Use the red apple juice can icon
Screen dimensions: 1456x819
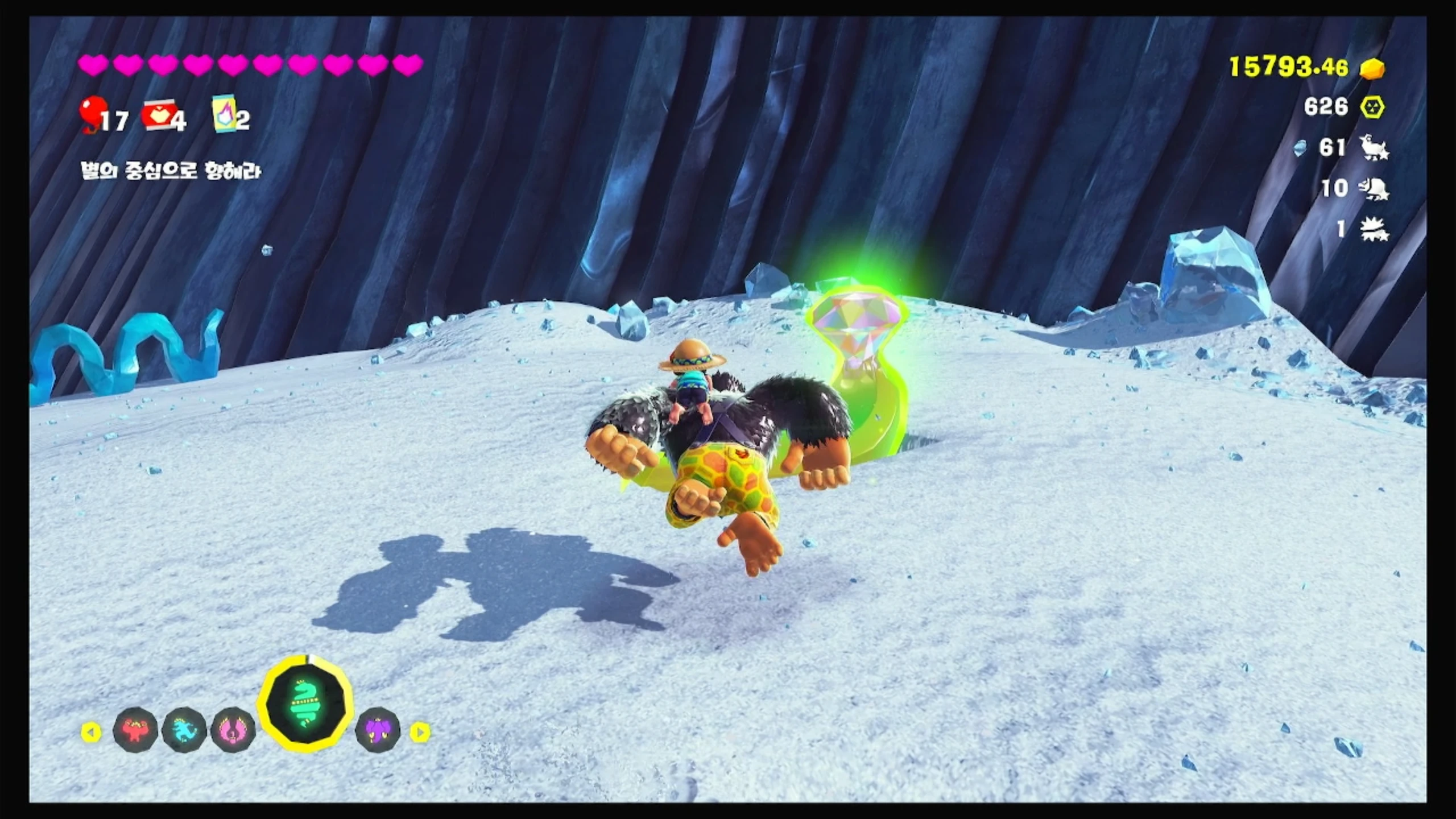[158, 116]
